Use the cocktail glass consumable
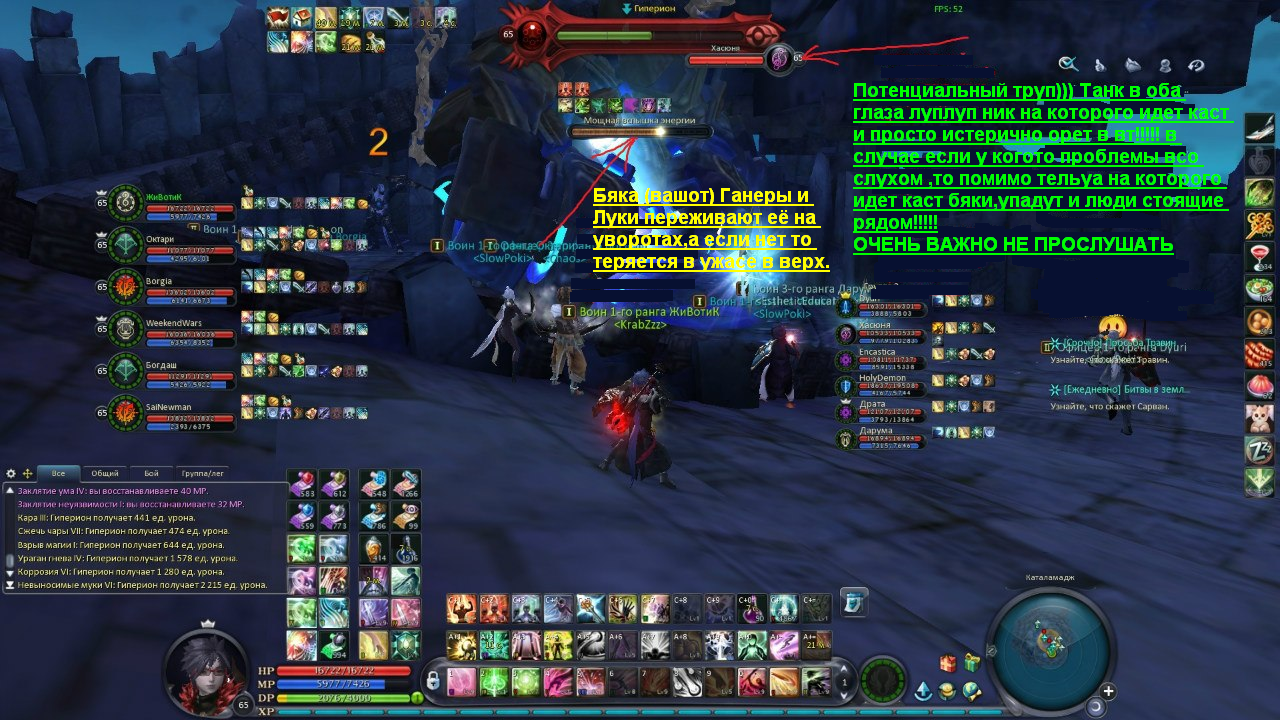1281x721 pixels. (1259, 257)
